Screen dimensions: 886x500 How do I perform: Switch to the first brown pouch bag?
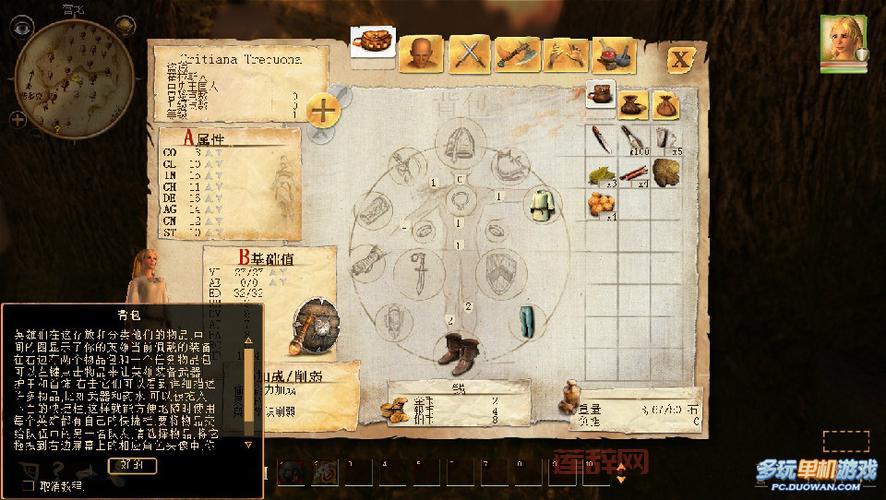click(x=632, y=104)
